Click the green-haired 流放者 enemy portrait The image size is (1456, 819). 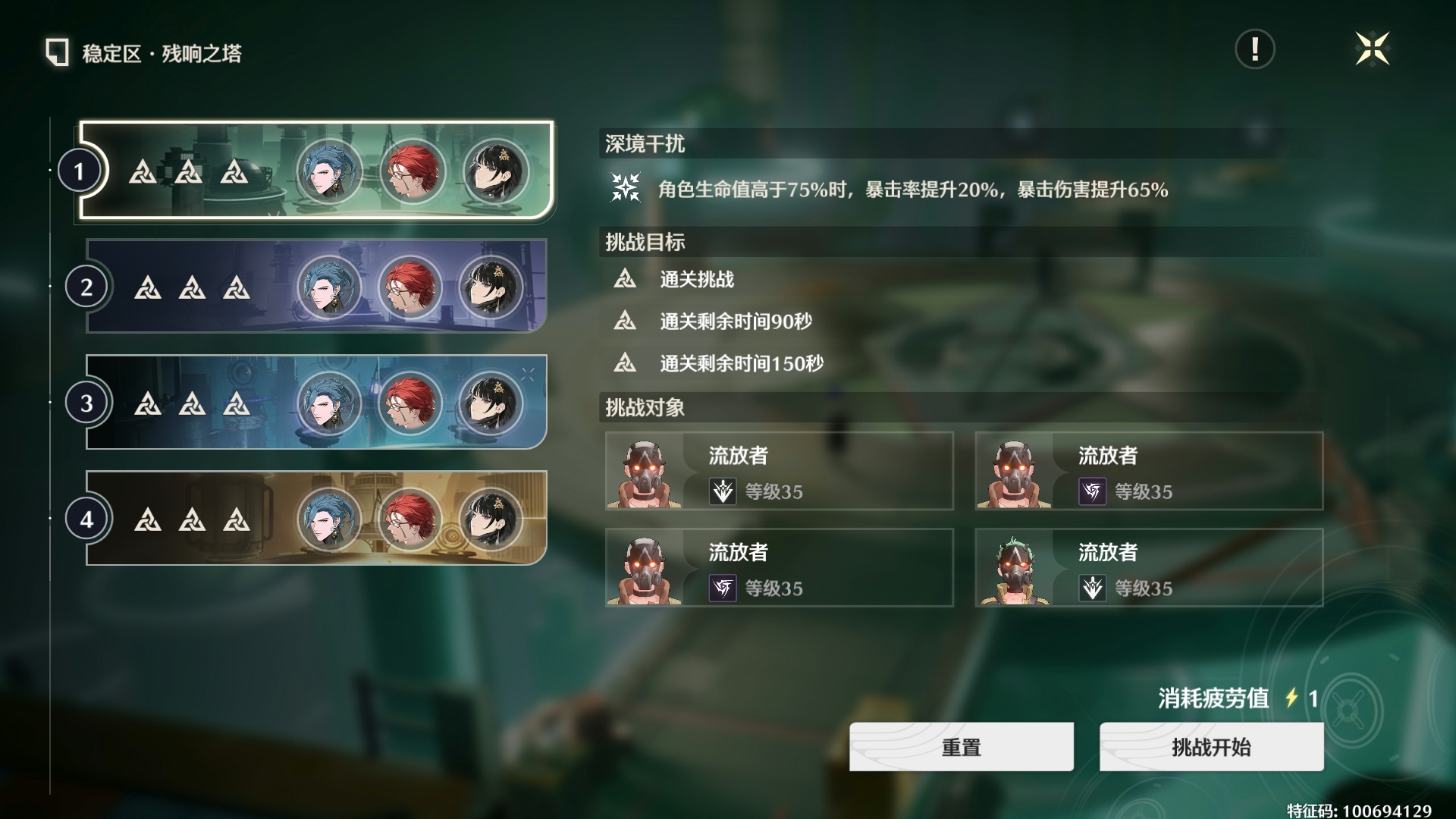click(x=1015, y=567)
